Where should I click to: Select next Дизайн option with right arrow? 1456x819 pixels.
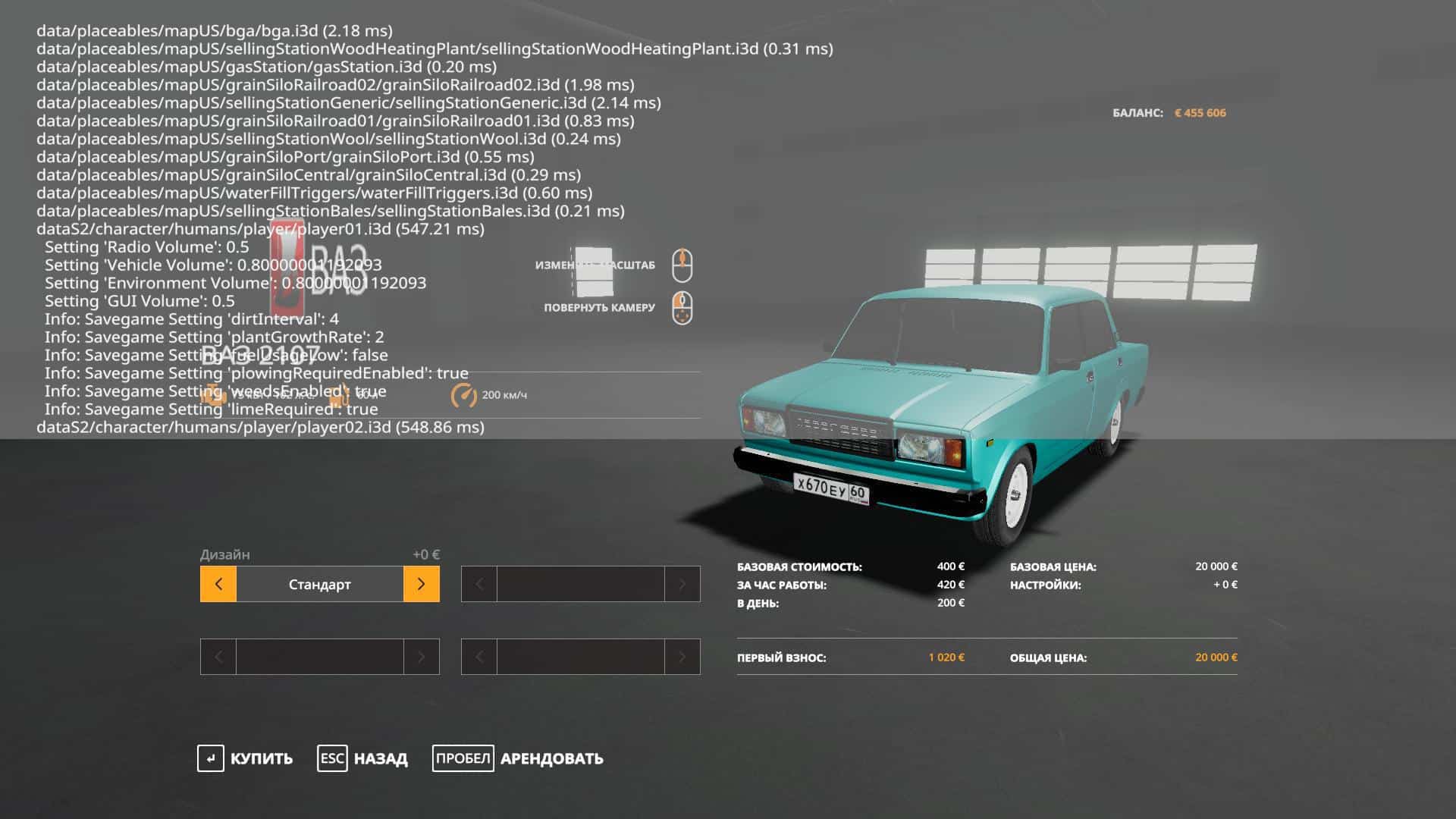pyautogui.click(x=421, y=584)
